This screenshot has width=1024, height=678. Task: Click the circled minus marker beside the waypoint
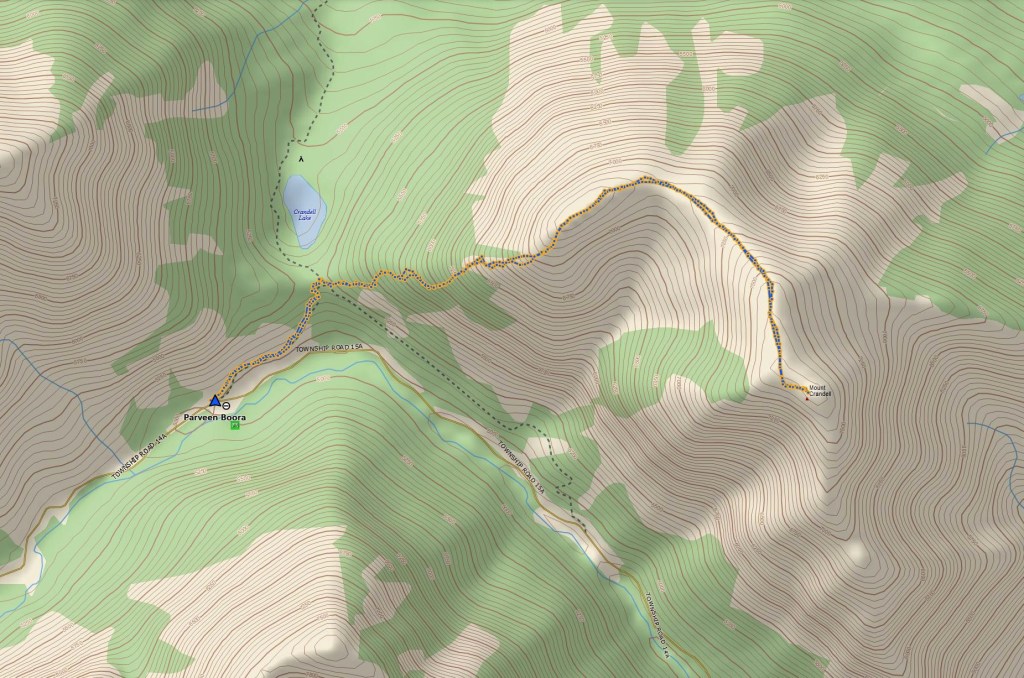pyautogui.click(x=228, y=405)
